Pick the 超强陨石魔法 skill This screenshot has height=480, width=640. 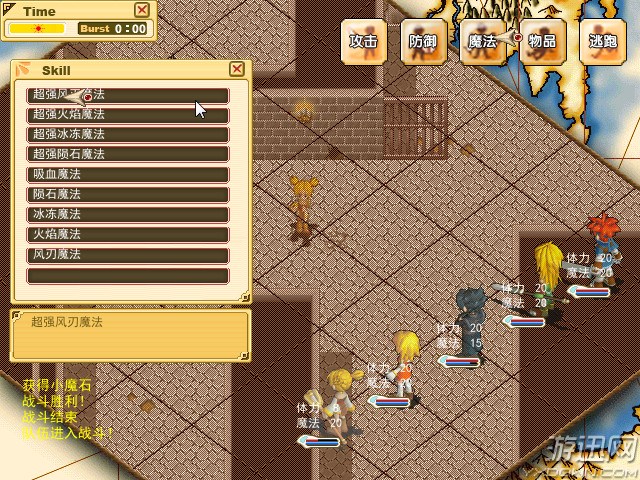[128, 155]
